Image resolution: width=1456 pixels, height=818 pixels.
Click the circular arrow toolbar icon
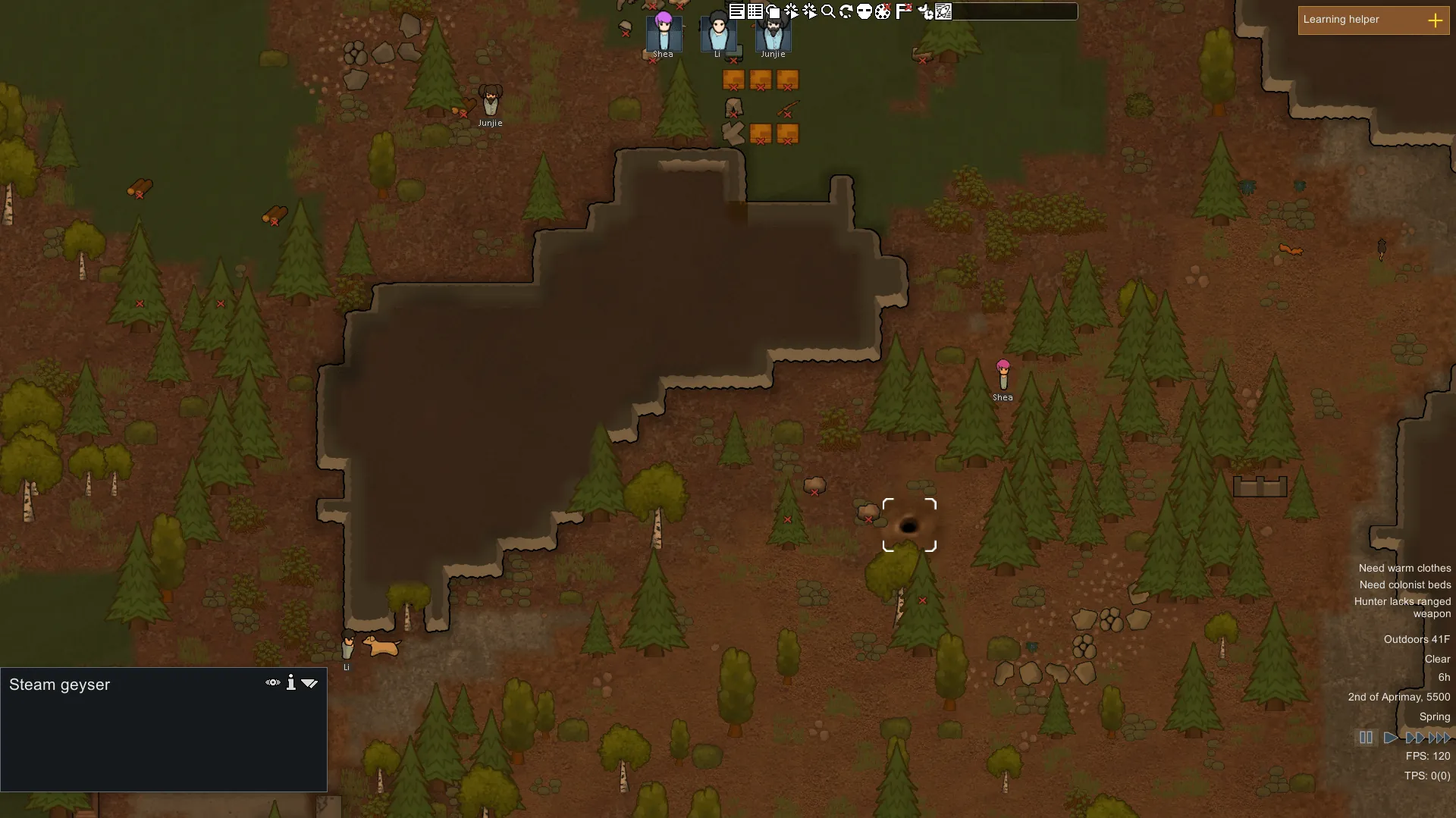tap(846, 11)
